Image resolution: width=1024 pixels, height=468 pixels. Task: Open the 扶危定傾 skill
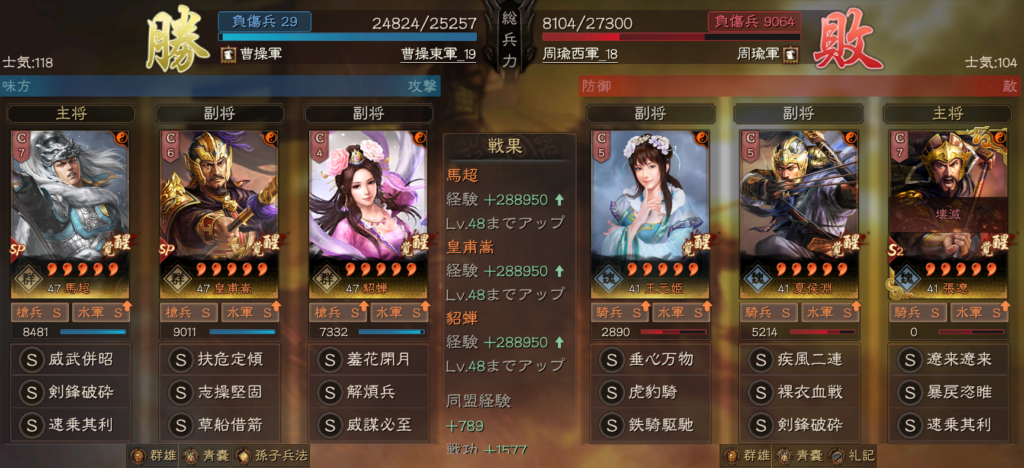pos(219,358)
